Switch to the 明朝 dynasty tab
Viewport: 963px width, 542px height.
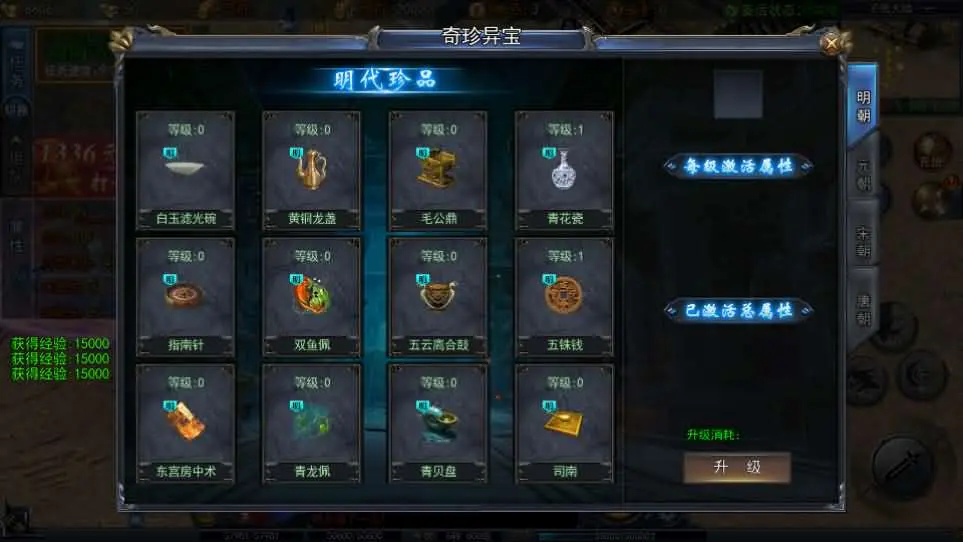862,105
